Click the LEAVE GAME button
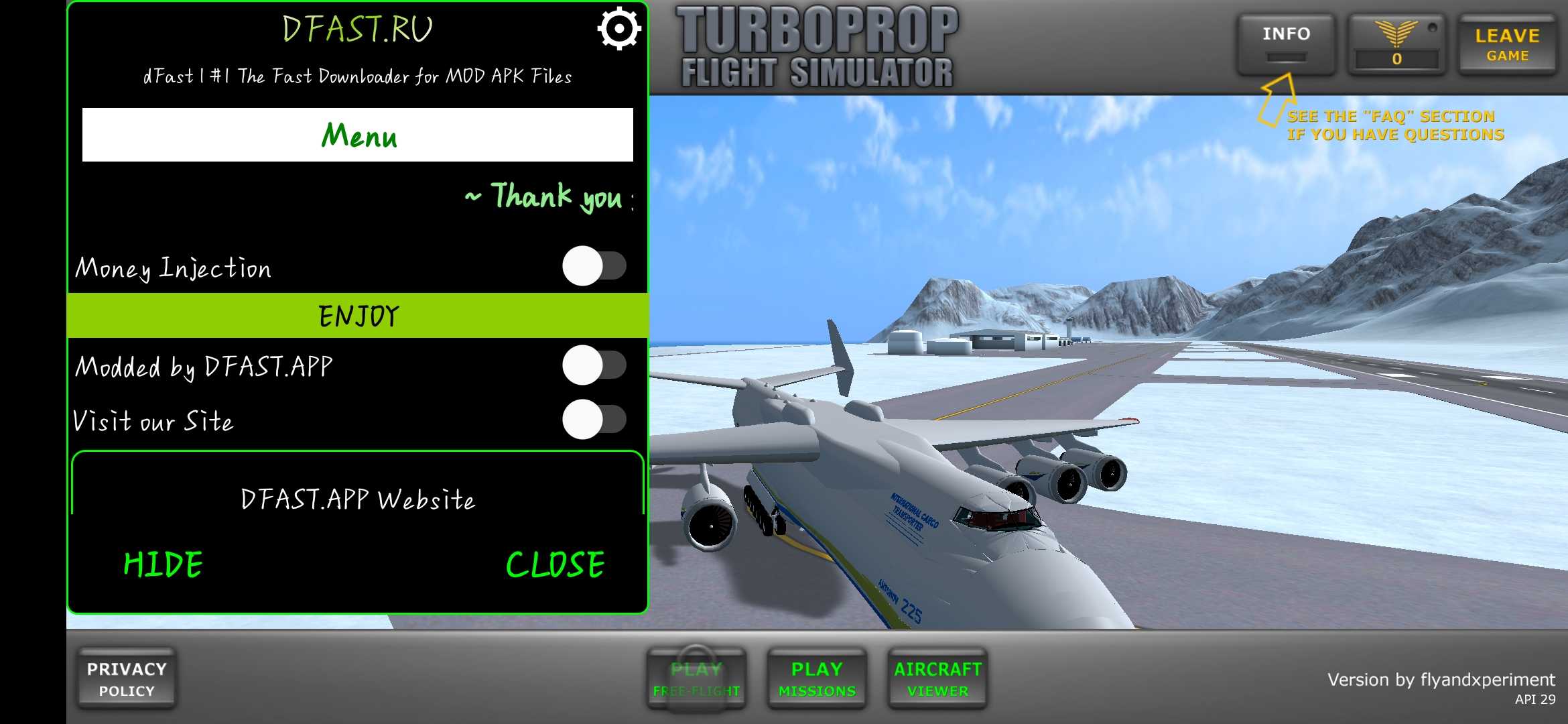Screen dimensions: 1568x724 point(1507,45)
